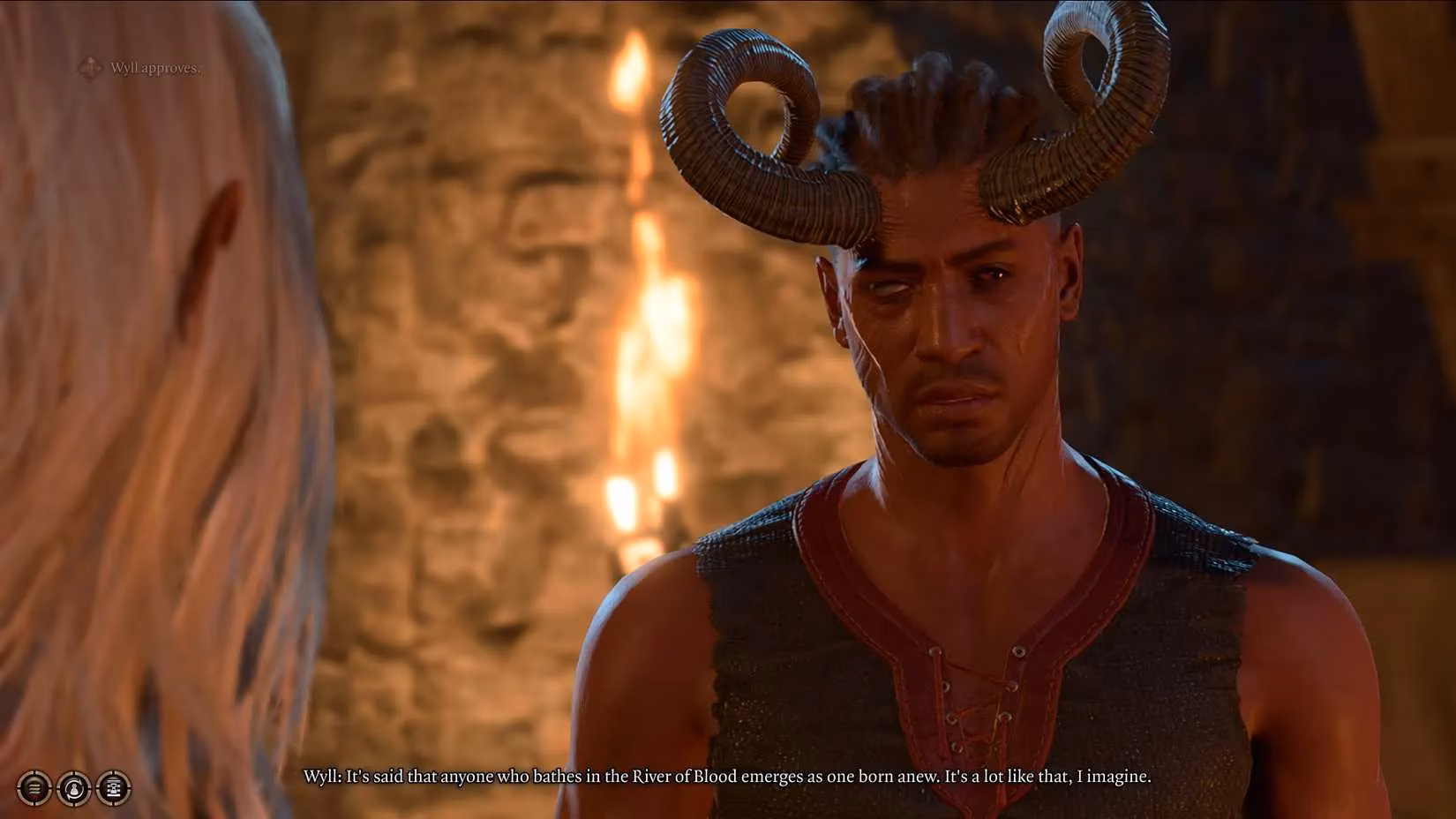Open the dialogue history hourglass icon
Image resolution: width=1456 pixels, height=819 pixels.
pyautogui.click(x=113, y=787)
